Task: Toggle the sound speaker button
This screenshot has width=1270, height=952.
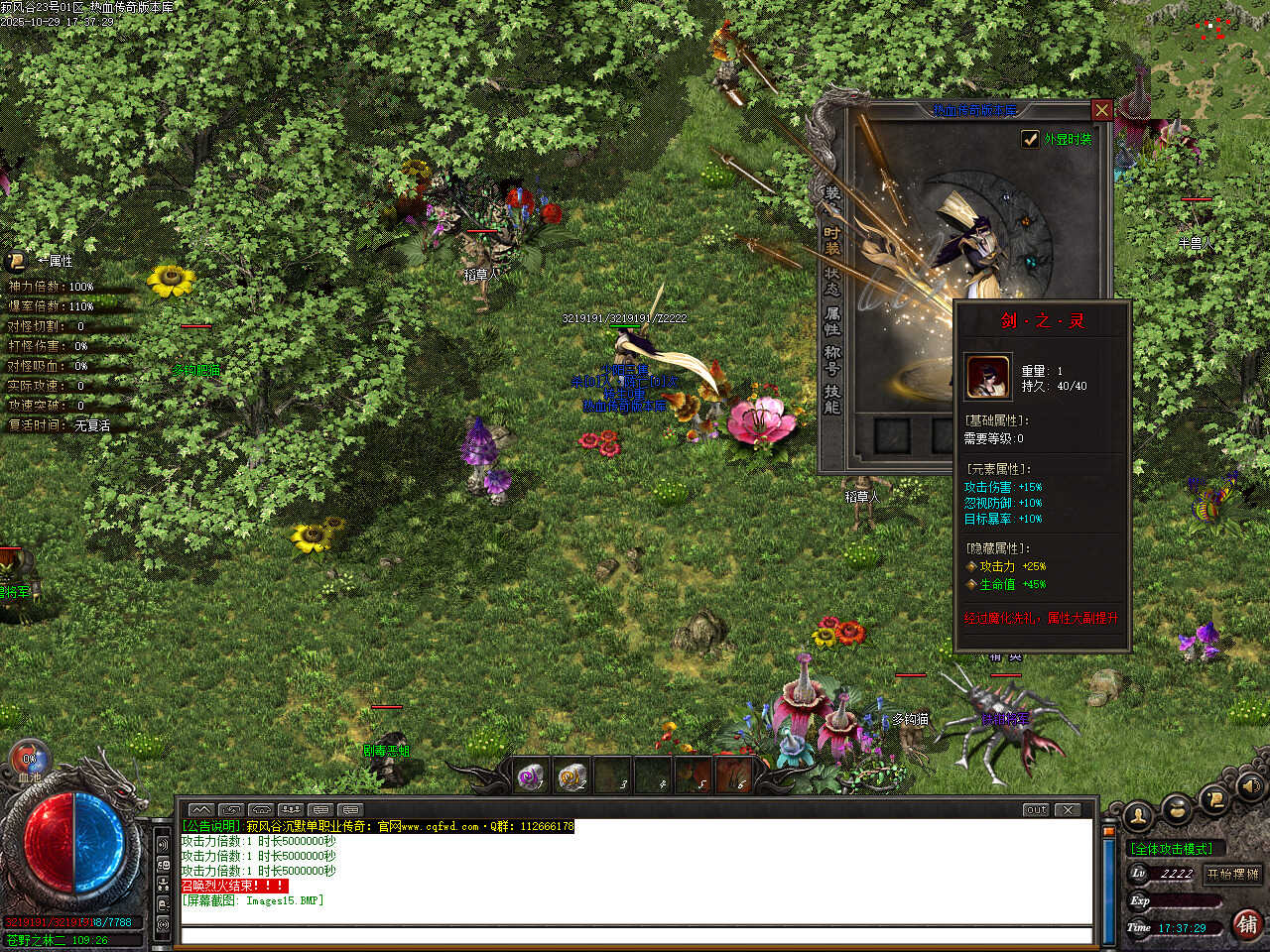Action: click(x=1250, y=787)
